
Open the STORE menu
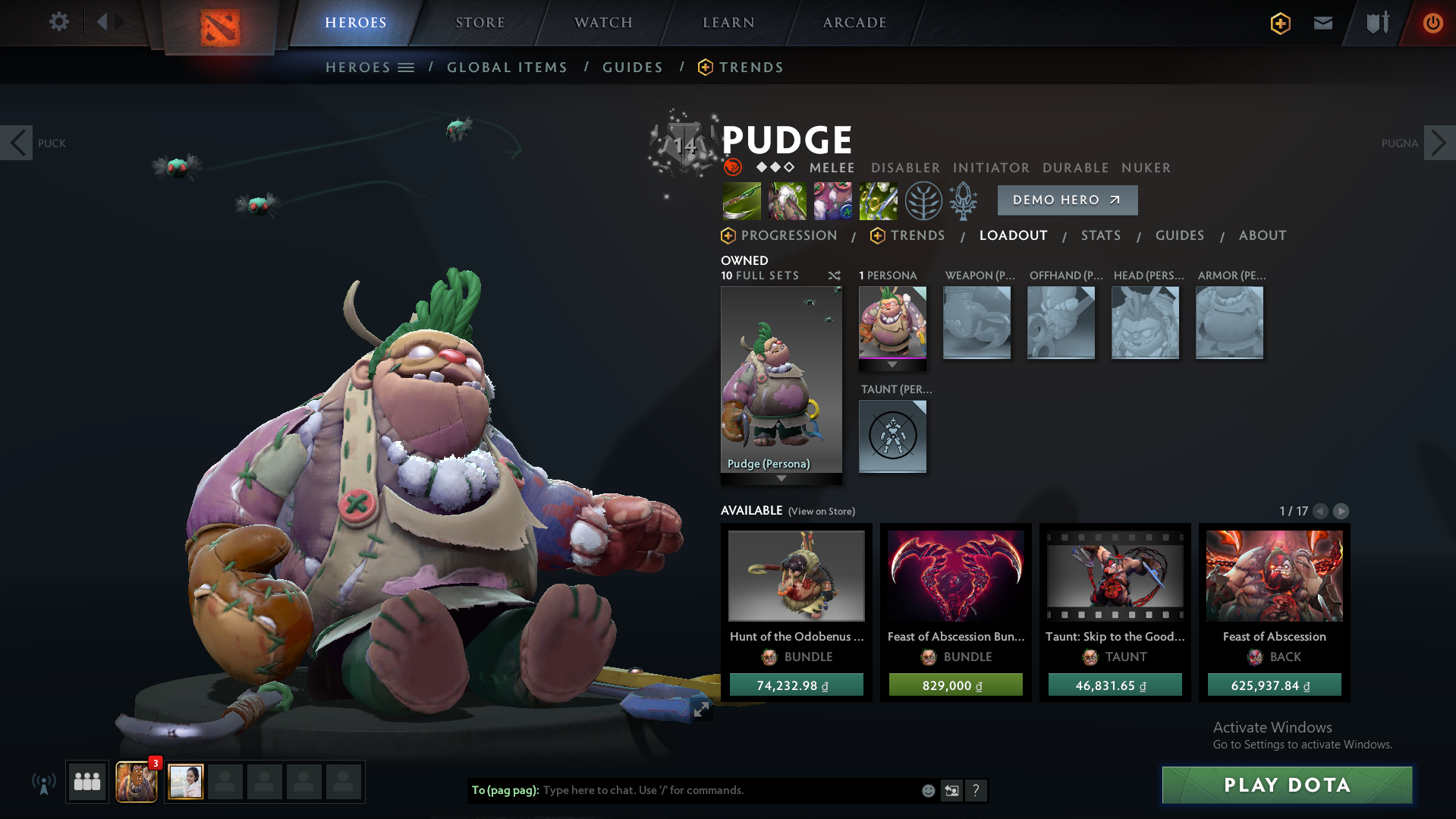[x=480, y=22]
